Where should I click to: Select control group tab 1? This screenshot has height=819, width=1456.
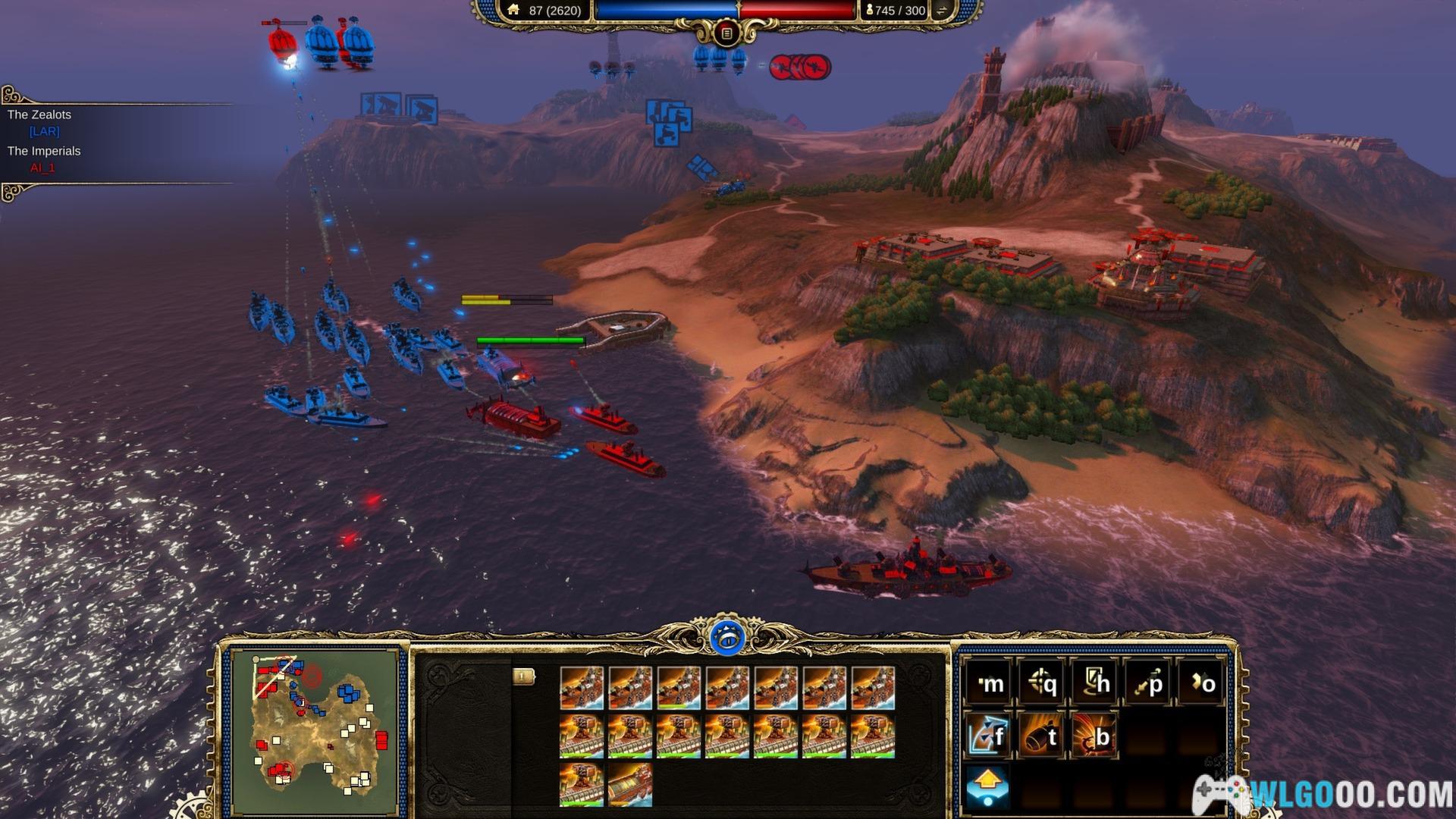pyautogui.click(x=523, y=676)
